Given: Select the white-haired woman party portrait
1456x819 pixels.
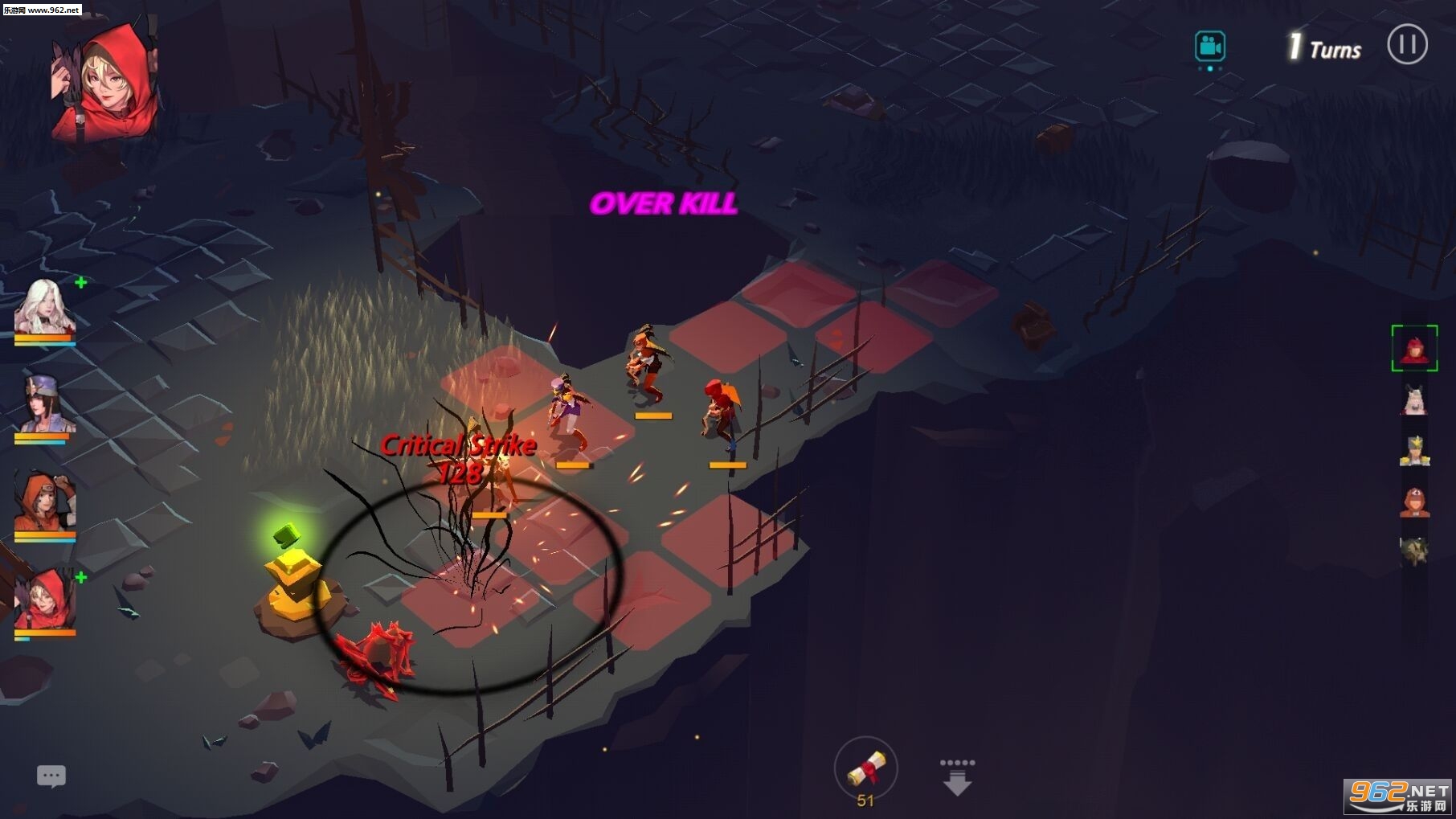Looking at the screenshot, I should click(44, 306).
